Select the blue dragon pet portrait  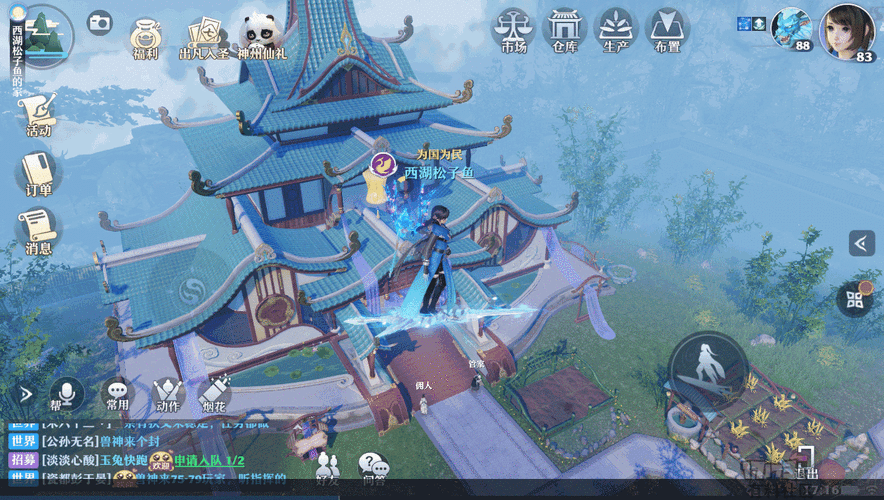click(790, 27)
